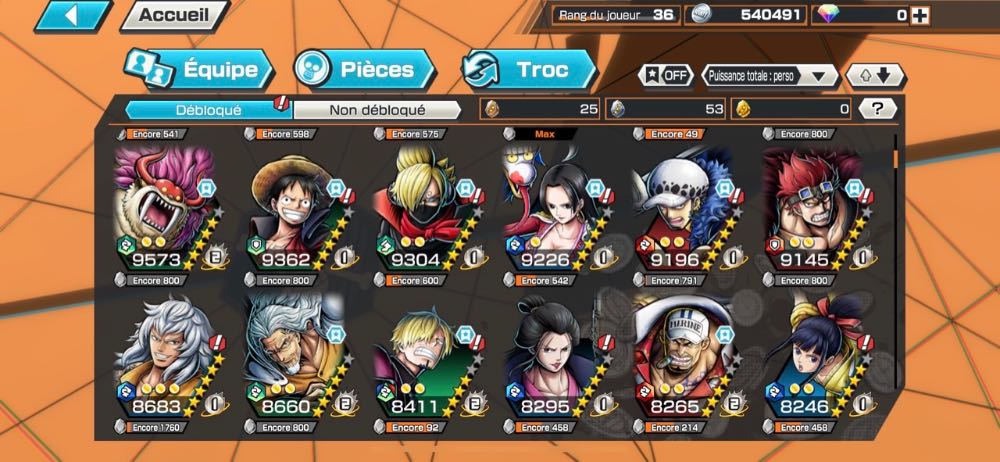Open the Équipe team menu

(x=198, y=70)
